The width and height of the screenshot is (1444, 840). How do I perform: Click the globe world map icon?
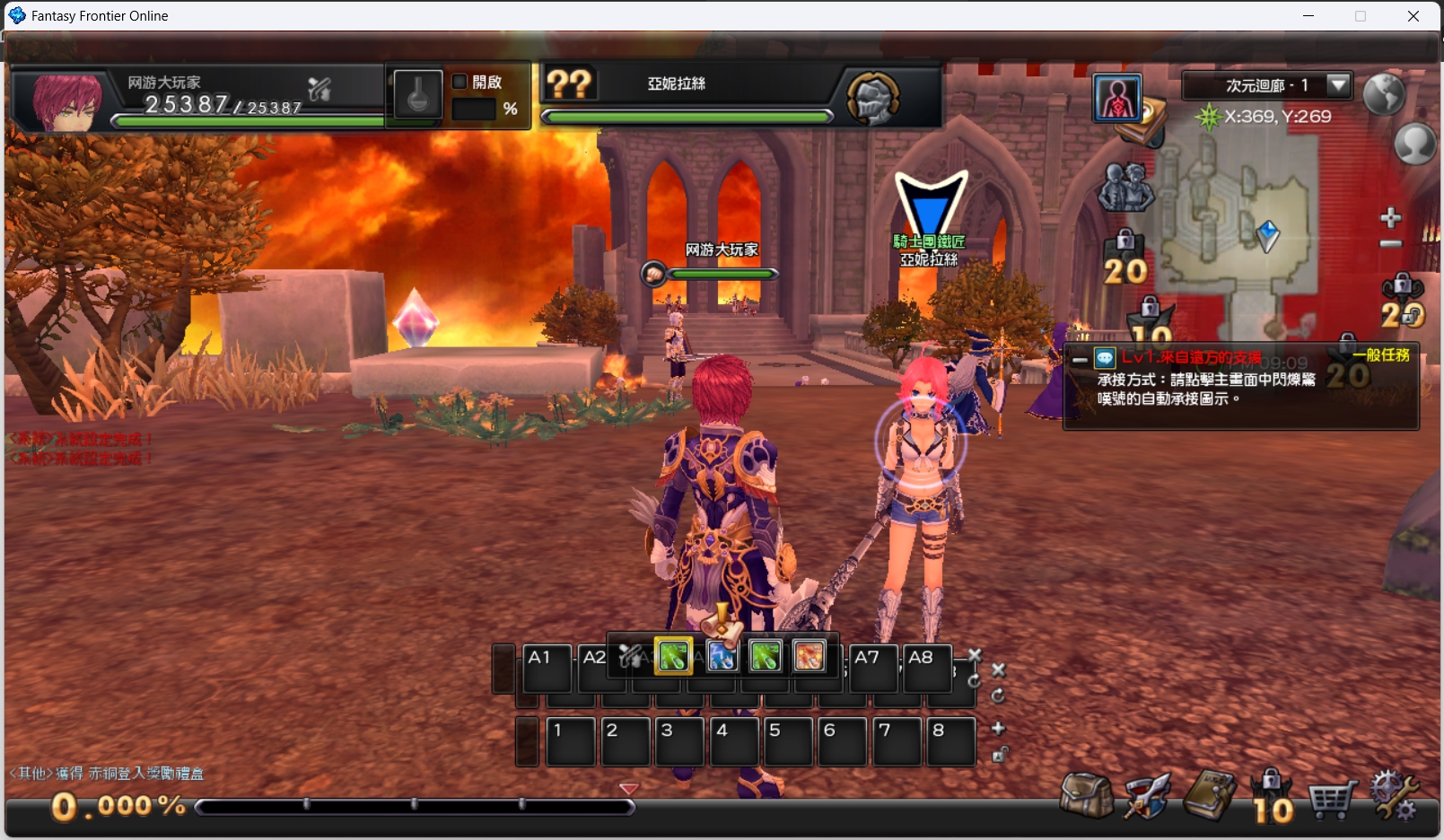click(x=1383, y=93)
